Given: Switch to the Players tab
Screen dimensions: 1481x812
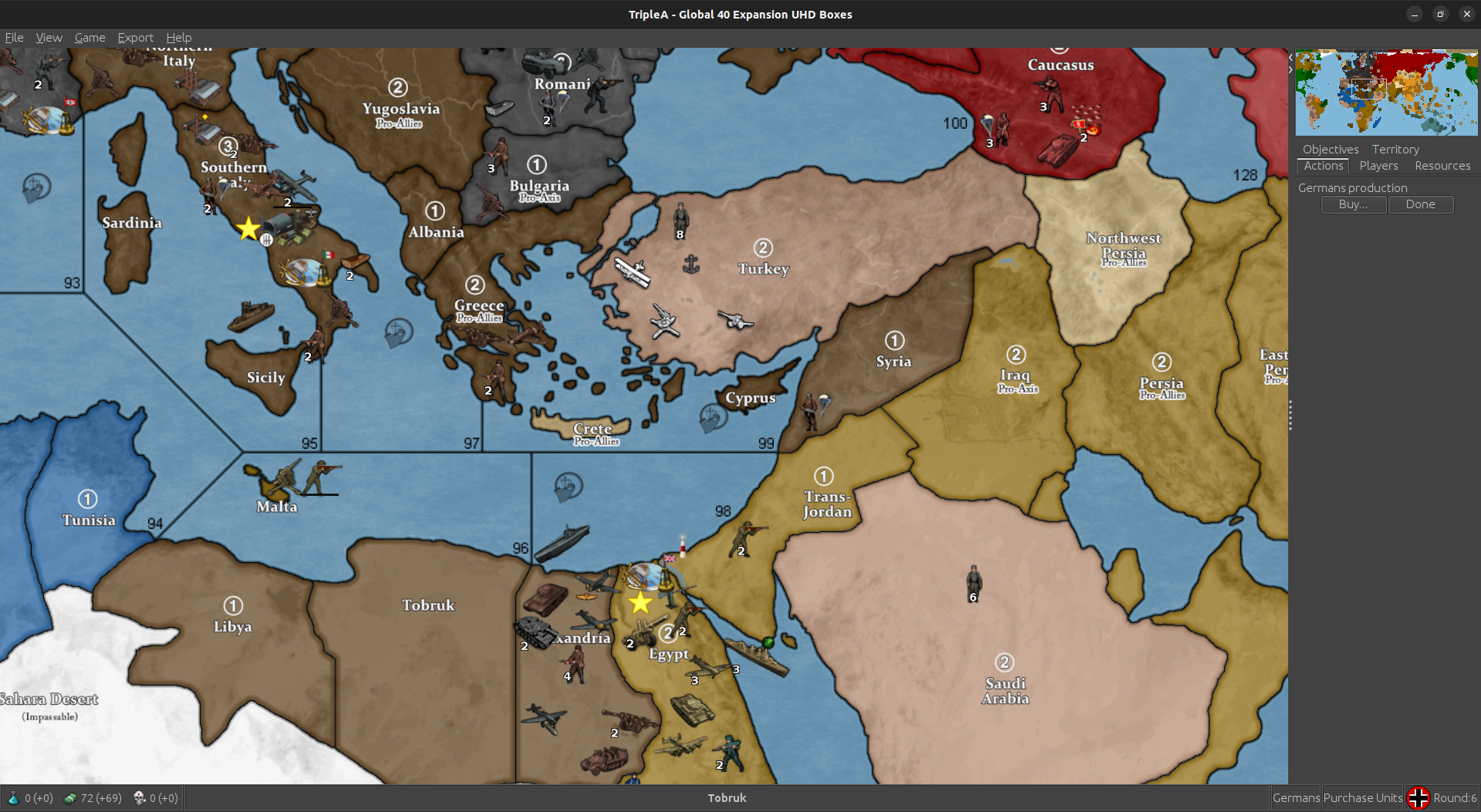Looking at the screenshot, I should [x=1378, y=165].
